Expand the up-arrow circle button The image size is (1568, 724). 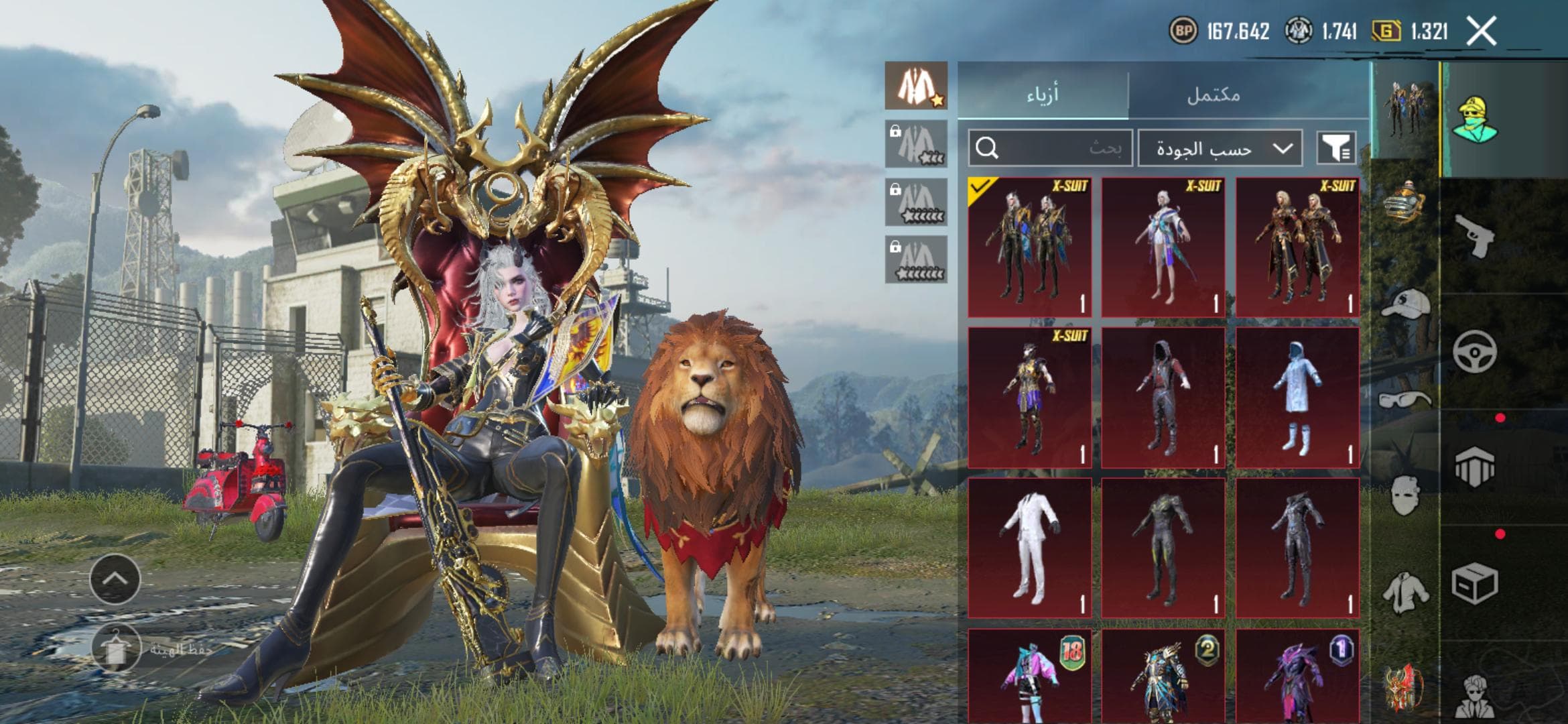[115, 579]
